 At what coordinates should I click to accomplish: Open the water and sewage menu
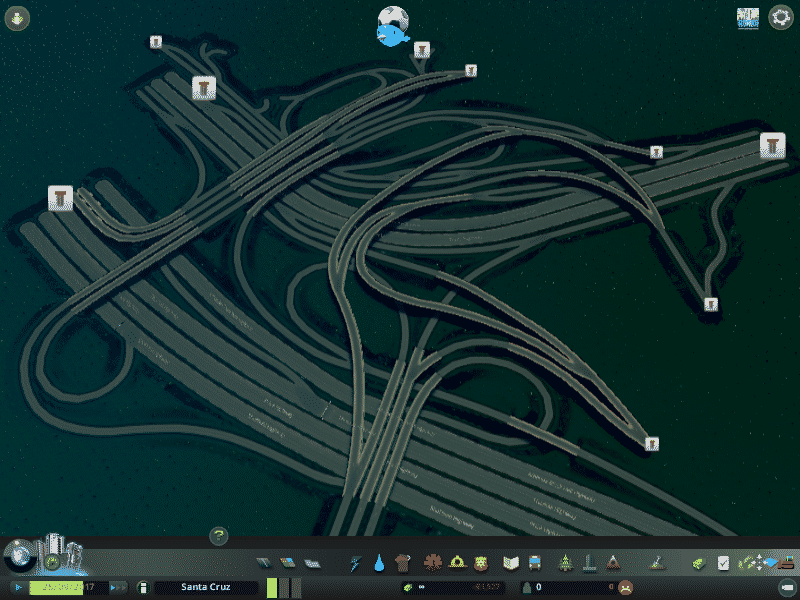click(x=379, y=563)
